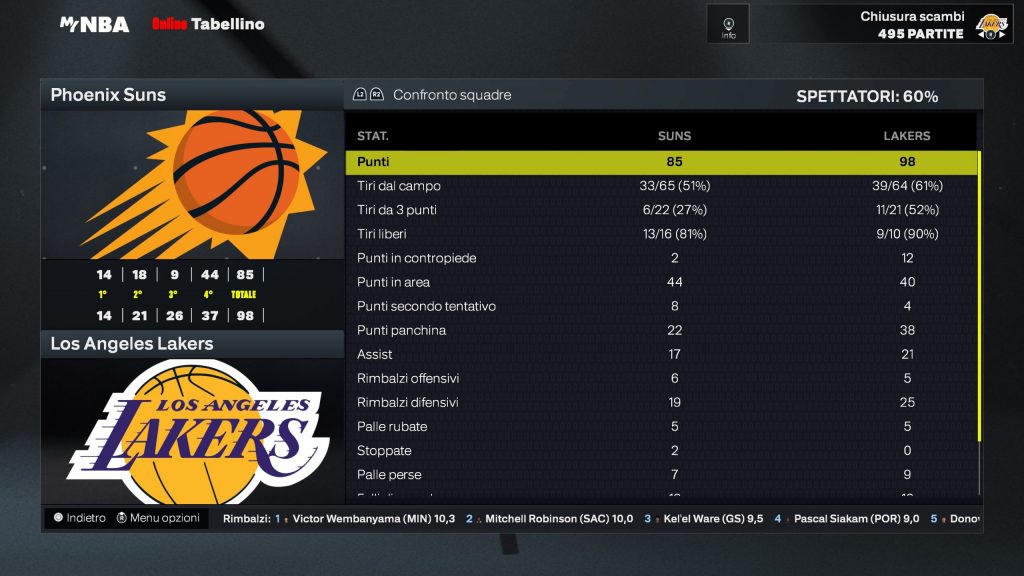The height and width of the screenshot is (576, 1024).
Task: Select the Palle rubate row
Action: (661, 426)
